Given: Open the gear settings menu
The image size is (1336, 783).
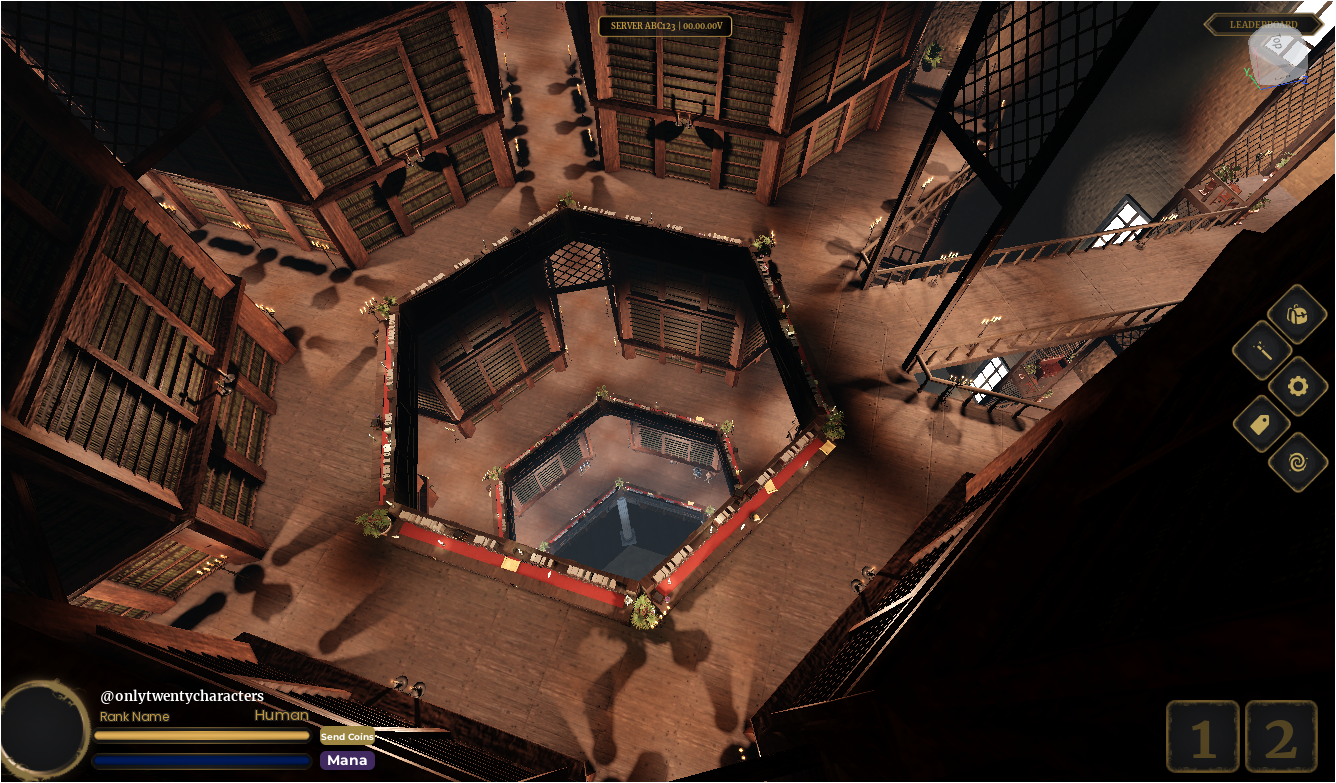Looking at the screenshot, I should [1298, 385].
